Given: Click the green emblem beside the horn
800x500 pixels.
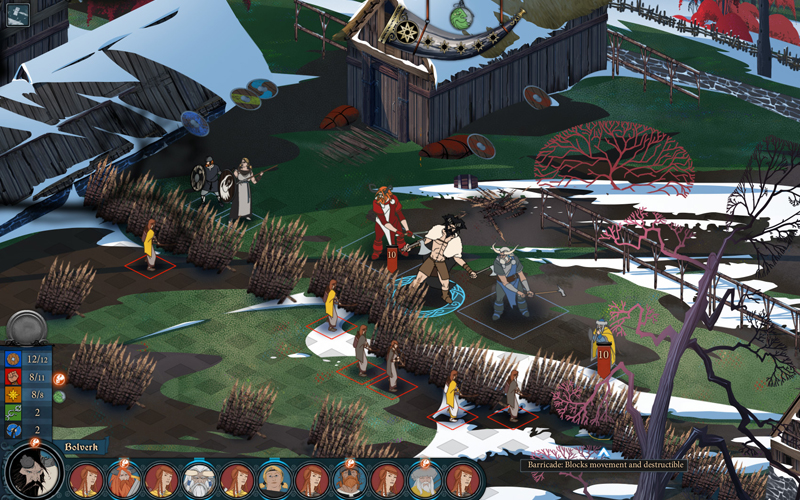Looking at the screenshot, I should [x=460, y=16].
